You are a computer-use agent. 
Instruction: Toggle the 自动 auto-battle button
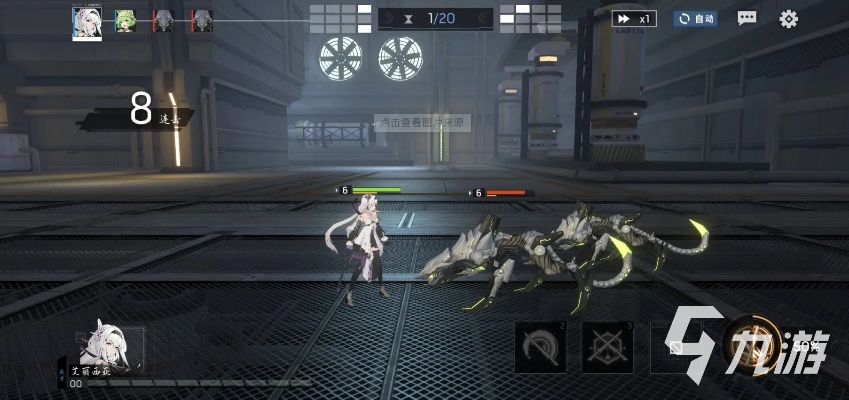click(695, 18)
